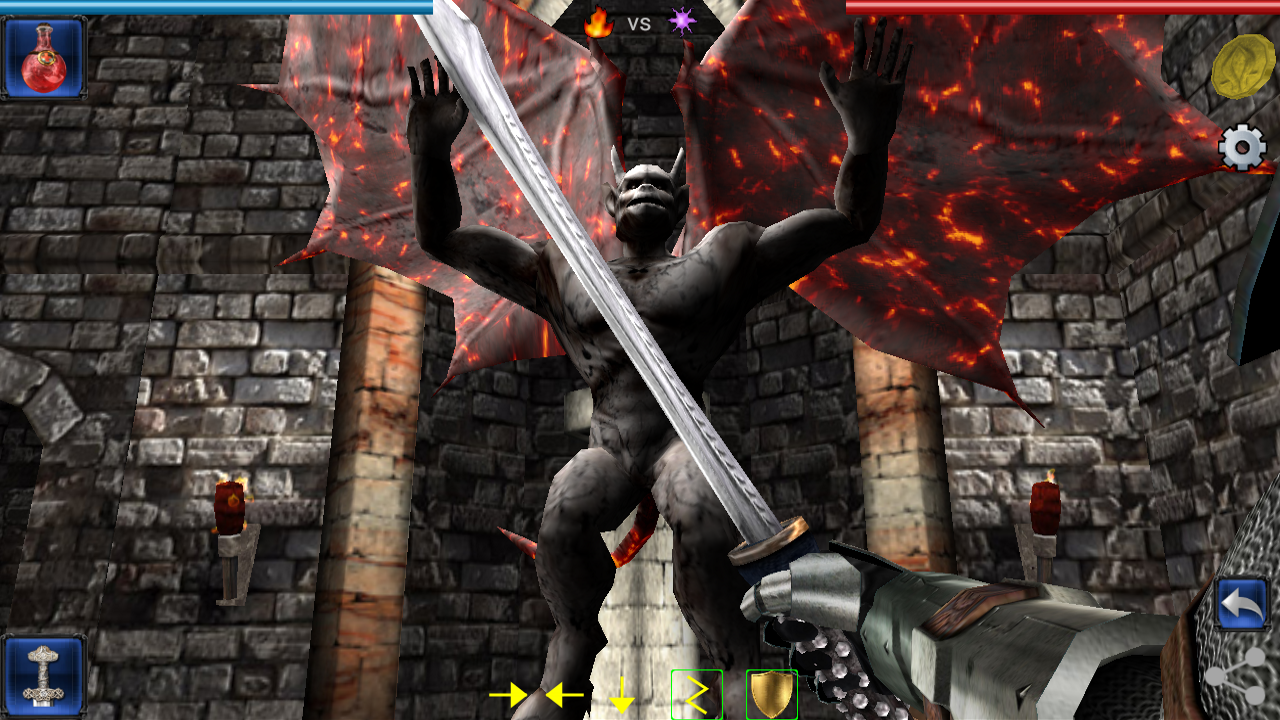Tap the yellow downward arrow attack
Screen dimensions: 1280x720
pos(622,694)
